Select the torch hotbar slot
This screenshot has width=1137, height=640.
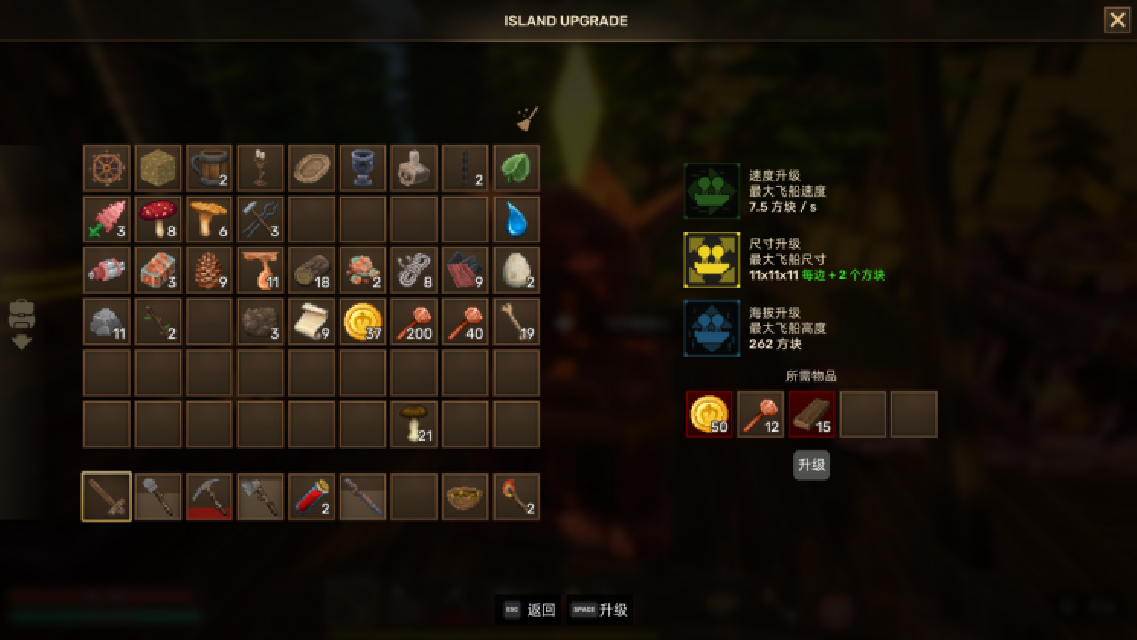tap(516, 496)
